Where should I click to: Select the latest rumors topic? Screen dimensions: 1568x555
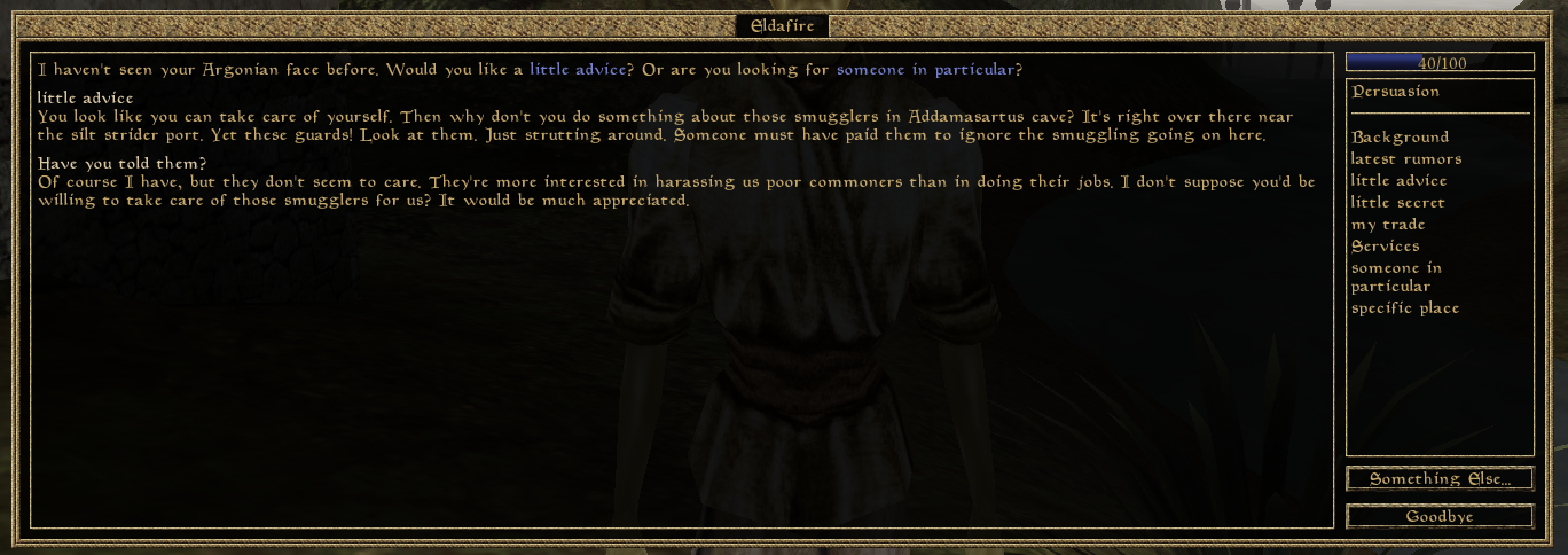point(1405,159)
